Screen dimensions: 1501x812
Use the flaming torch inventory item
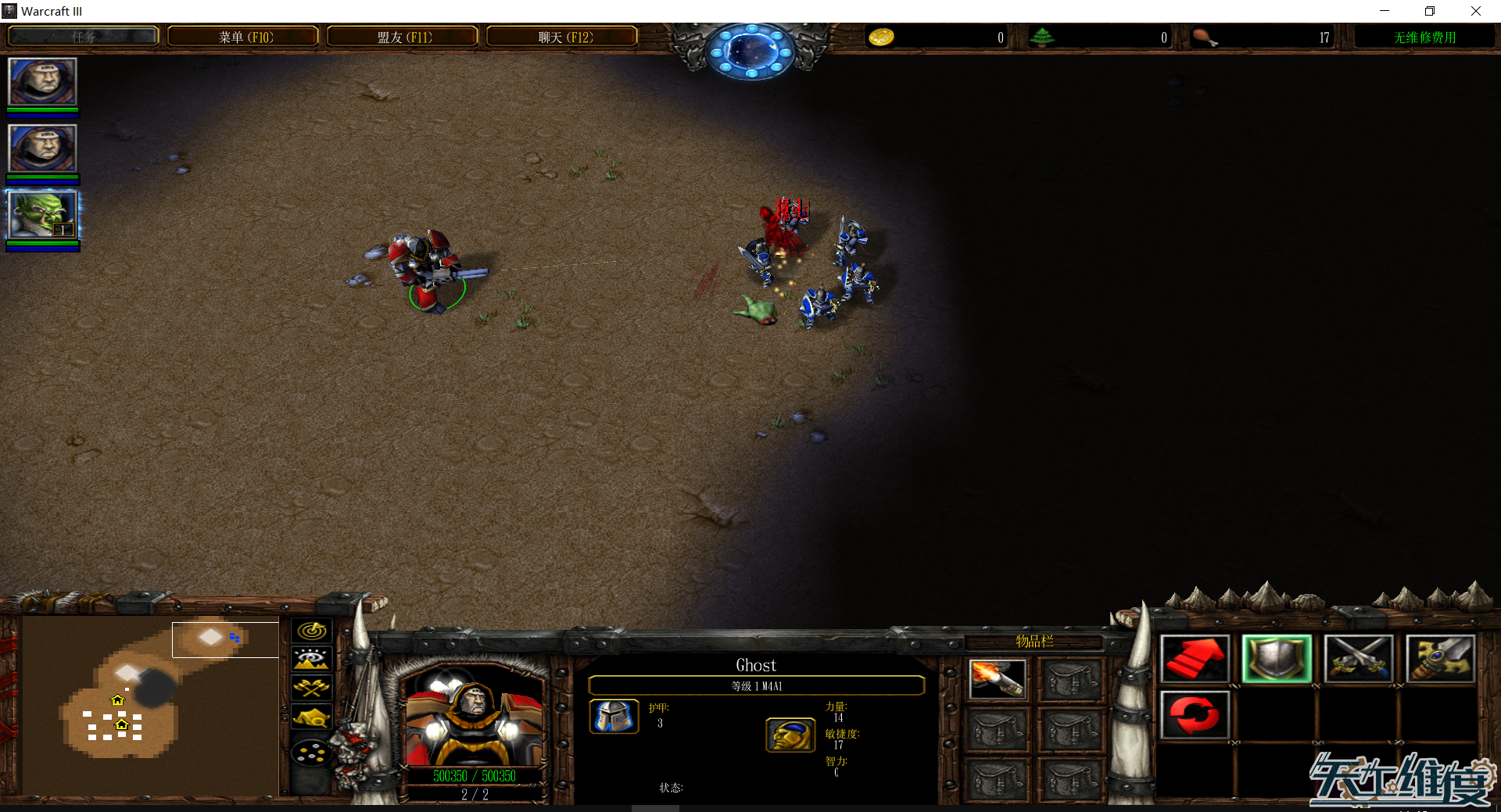coord(997,678)
